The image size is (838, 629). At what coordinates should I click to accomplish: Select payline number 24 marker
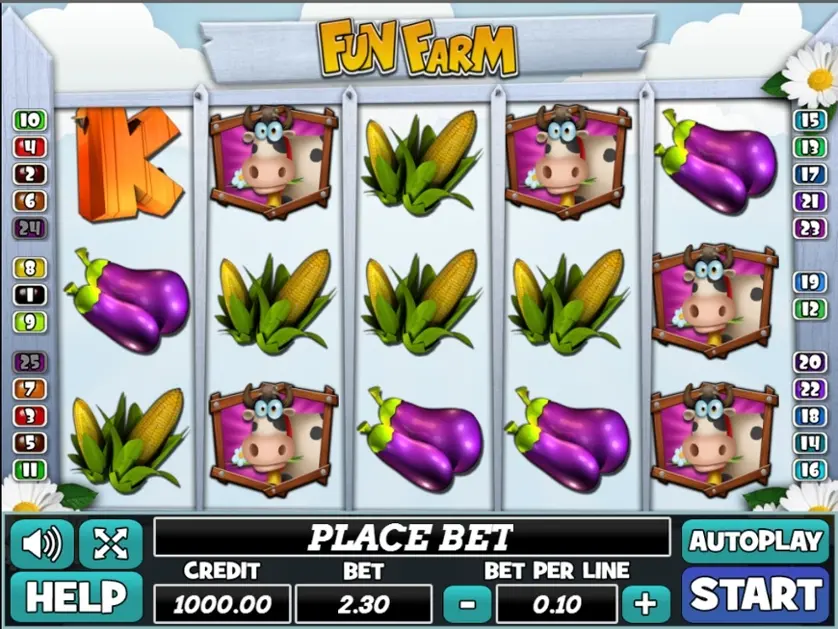[30, 228]
